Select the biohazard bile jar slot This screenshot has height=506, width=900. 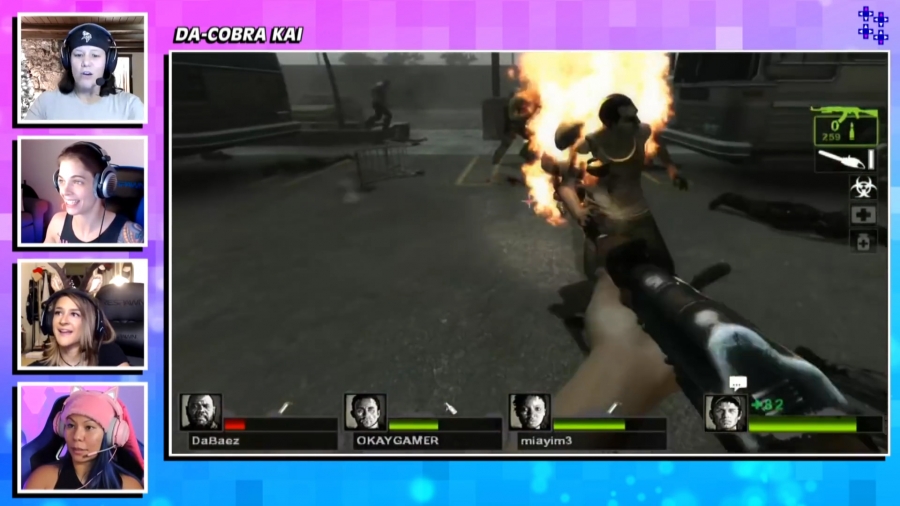[x=862, y=187]
